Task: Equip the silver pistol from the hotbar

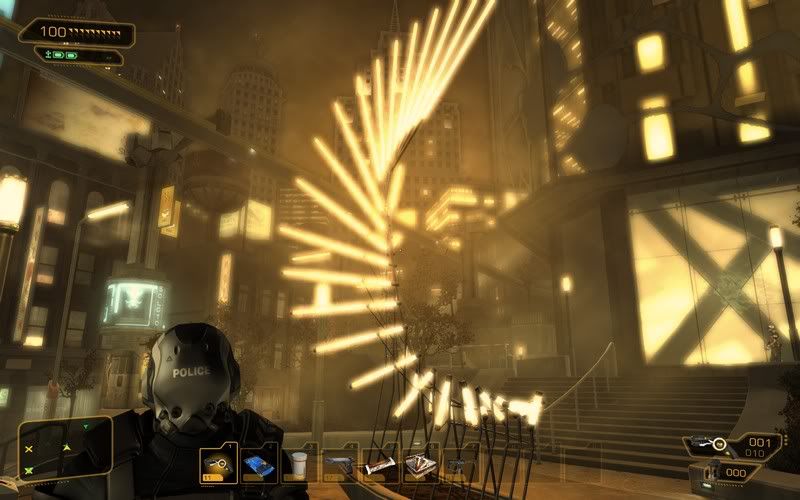Action: 339,464
